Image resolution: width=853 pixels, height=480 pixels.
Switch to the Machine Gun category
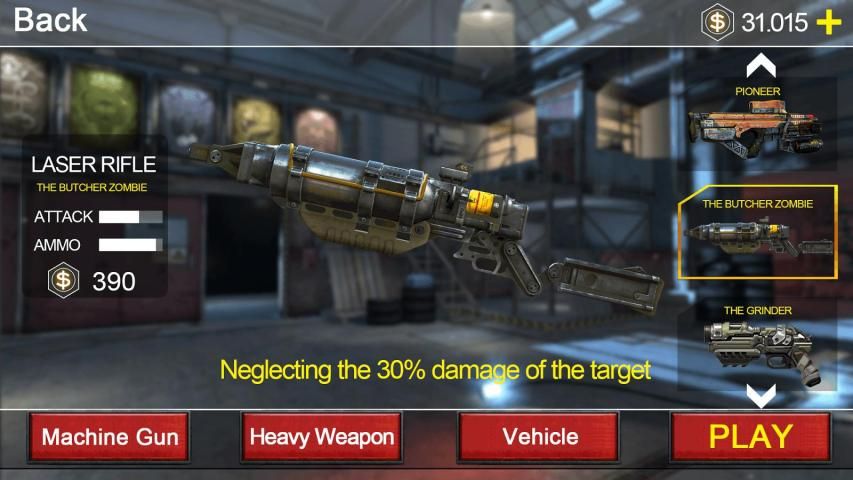tap(110, 437)
